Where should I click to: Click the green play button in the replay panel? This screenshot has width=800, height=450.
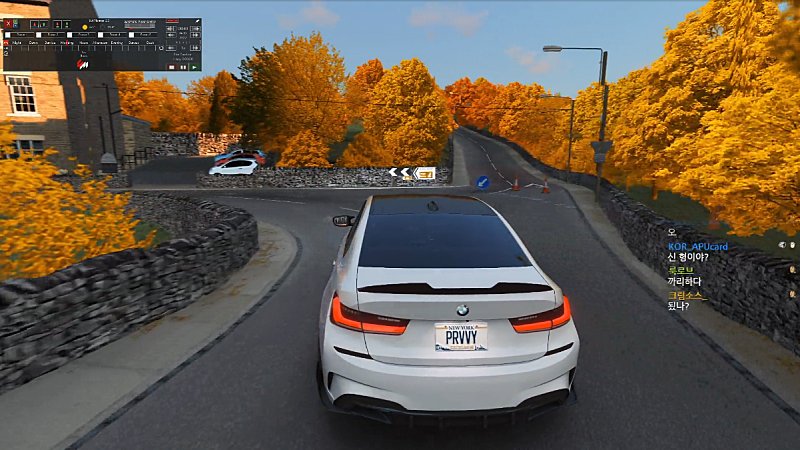194,67
